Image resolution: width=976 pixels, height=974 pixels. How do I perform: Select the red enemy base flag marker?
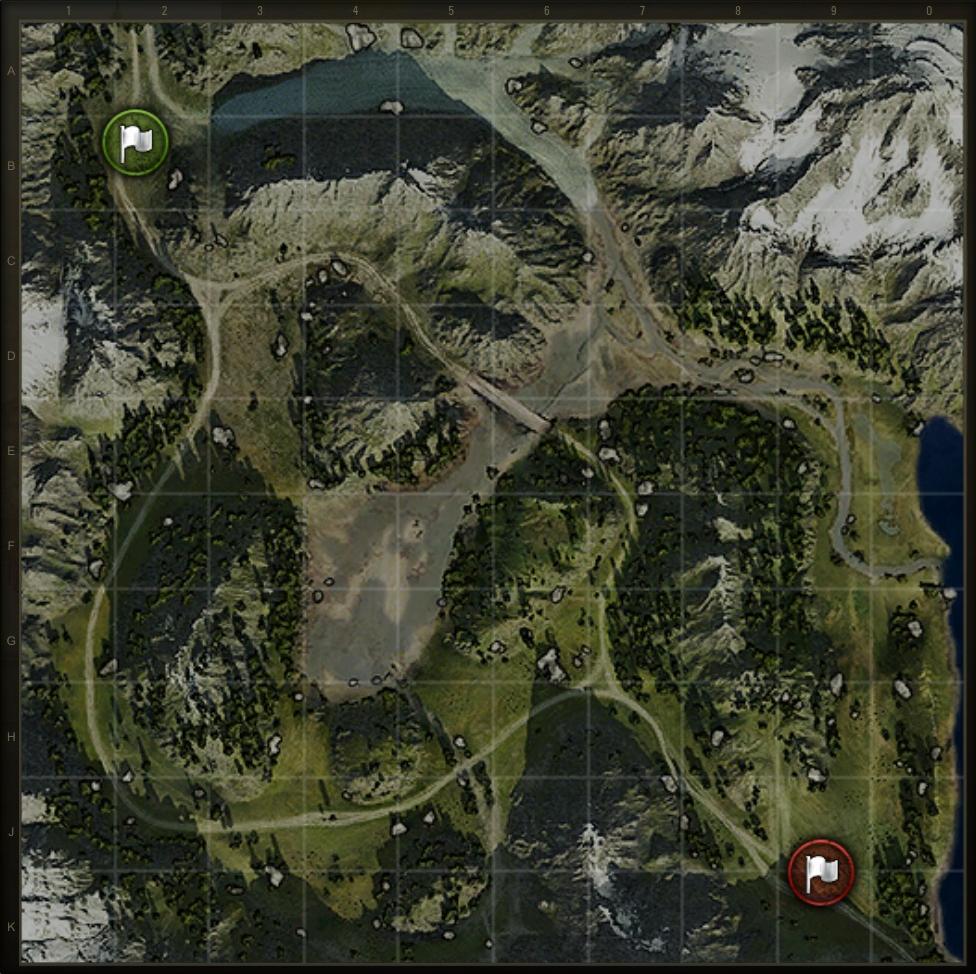[820, 872]
